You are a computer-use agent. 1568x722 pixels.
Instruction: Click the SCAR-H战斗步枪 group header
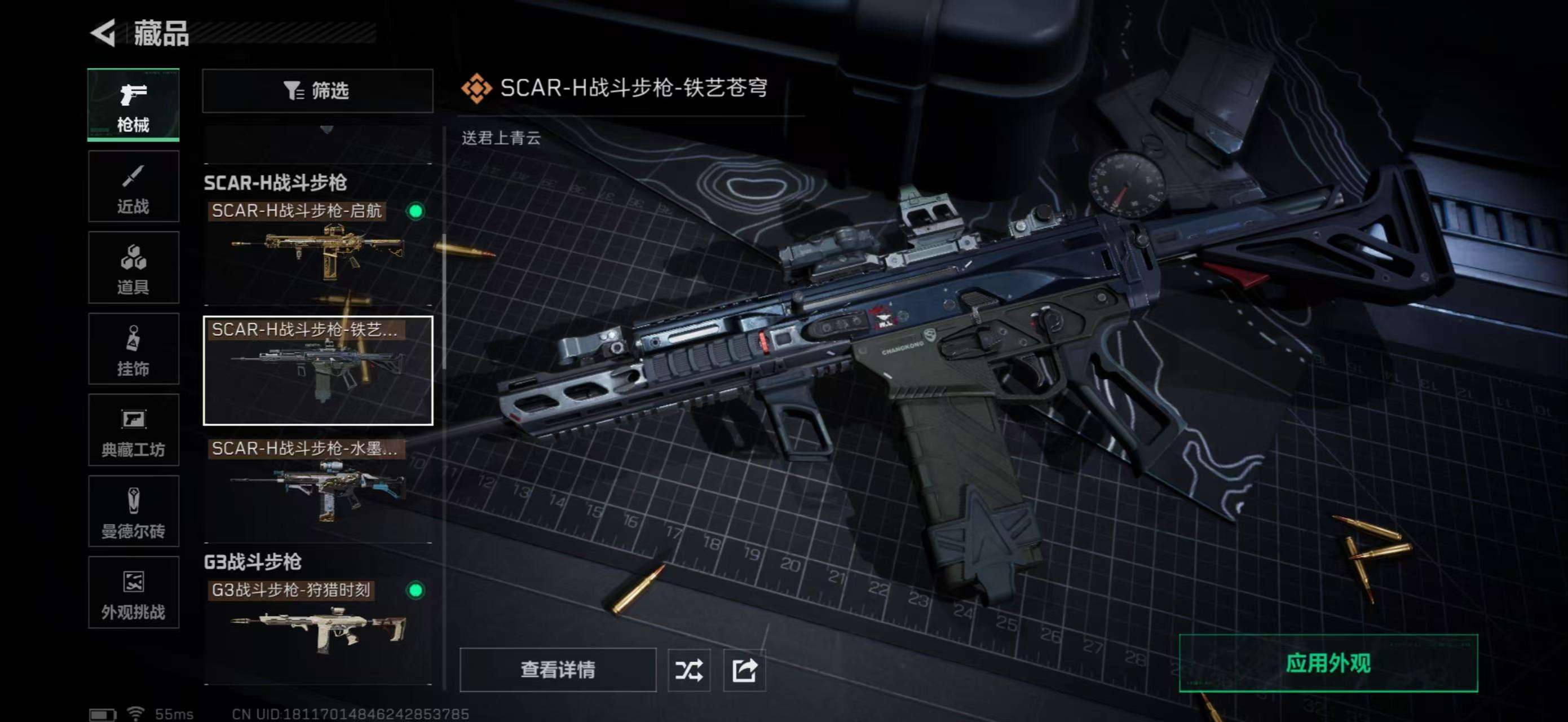[275, 183]
